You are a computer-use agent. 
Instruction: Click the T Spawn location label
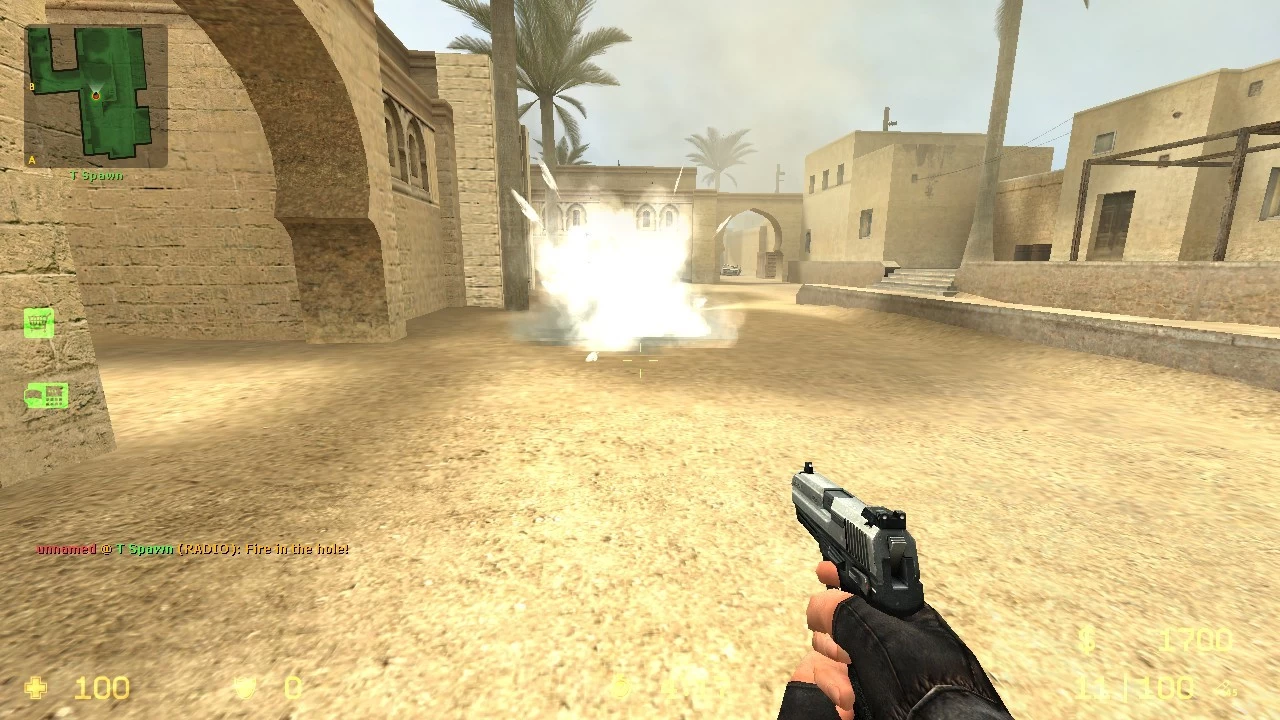pos(96,175)
